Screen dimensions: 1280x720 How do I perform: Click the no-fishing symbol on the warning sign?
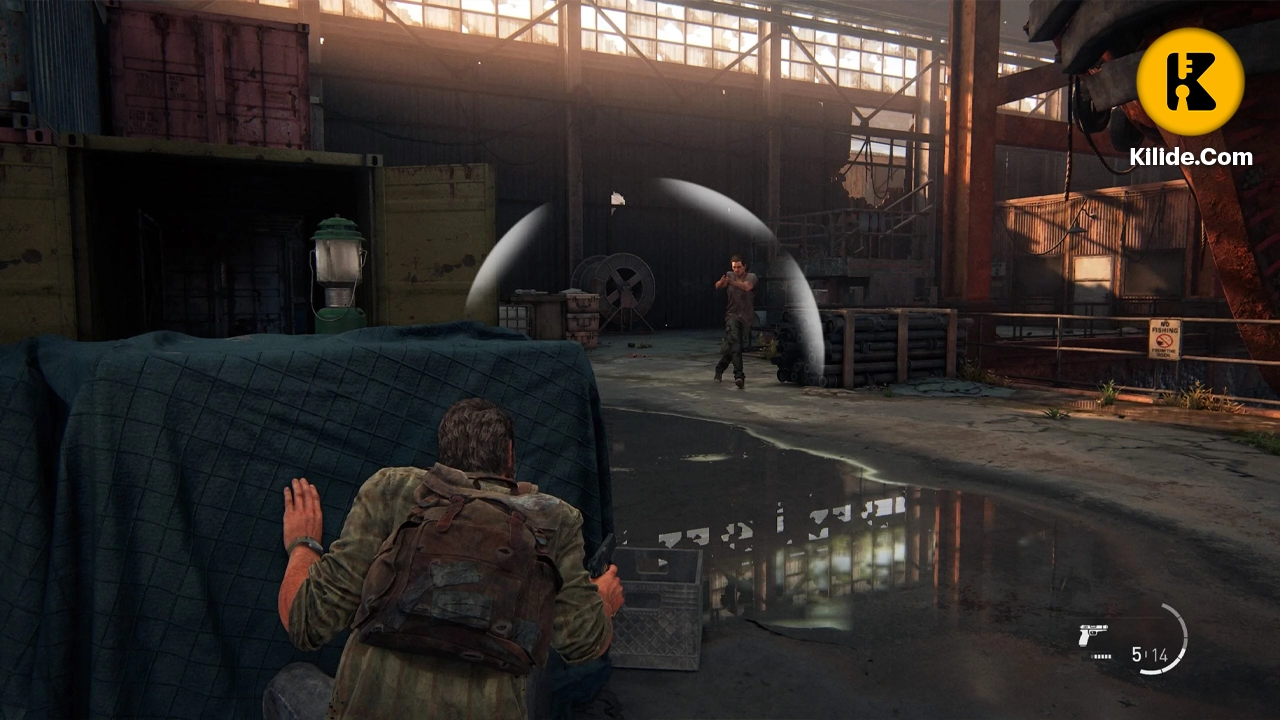coord(1164,340)
